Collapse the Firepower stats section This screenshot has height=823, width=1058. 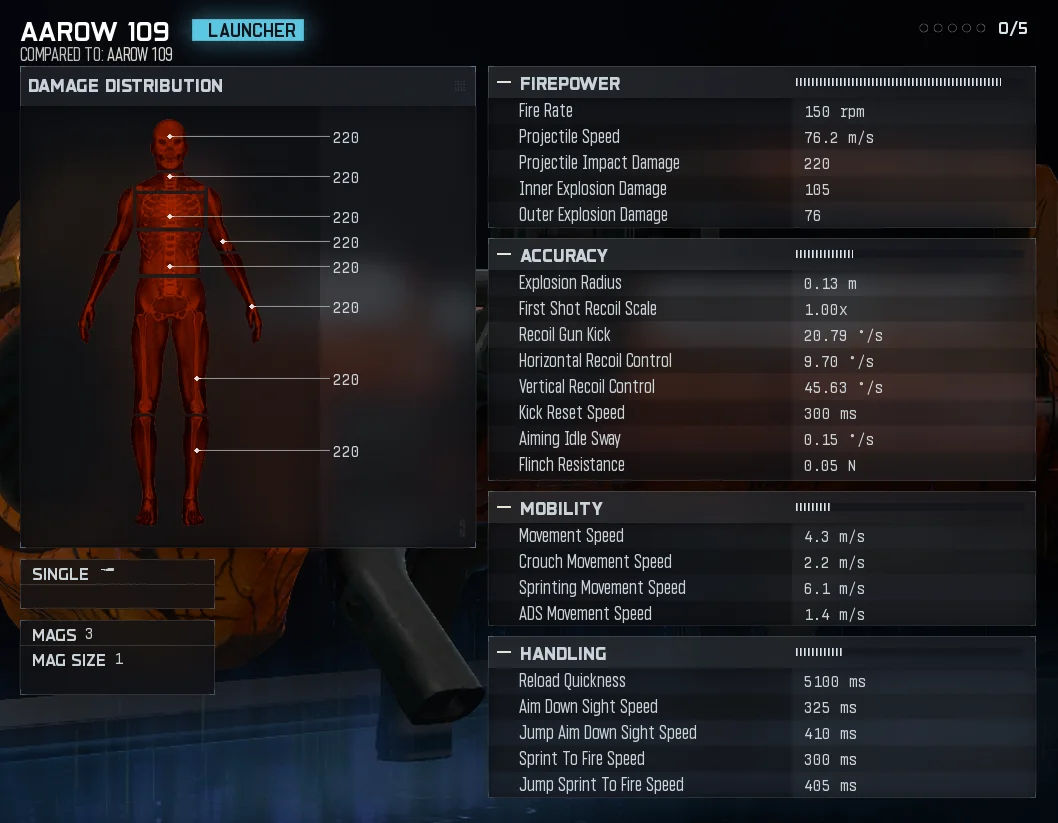tap(504, 84)
